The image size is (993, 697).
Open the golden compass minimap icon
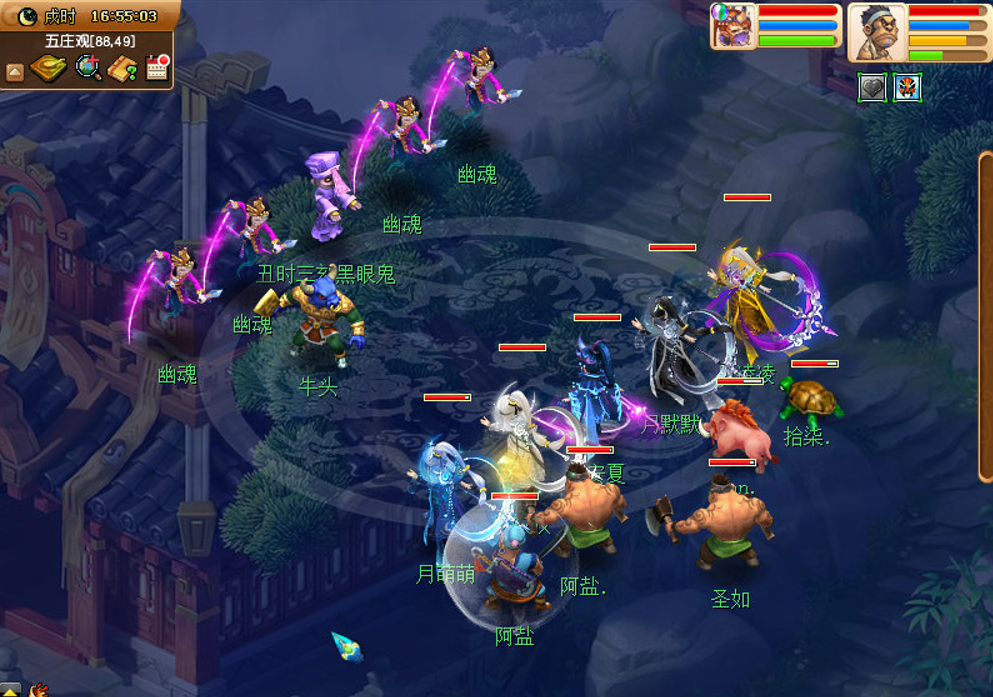[x=47, y=68]
